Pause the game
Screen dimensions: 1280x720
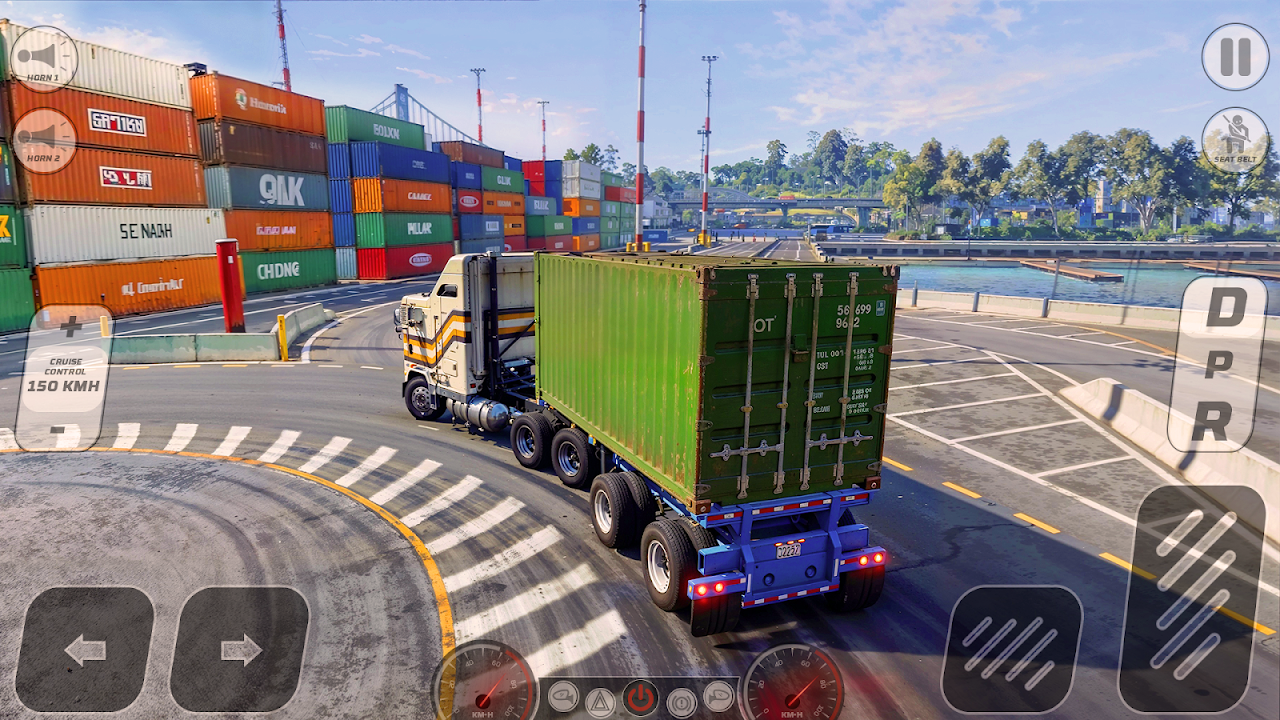click(x=1235, y=57)
